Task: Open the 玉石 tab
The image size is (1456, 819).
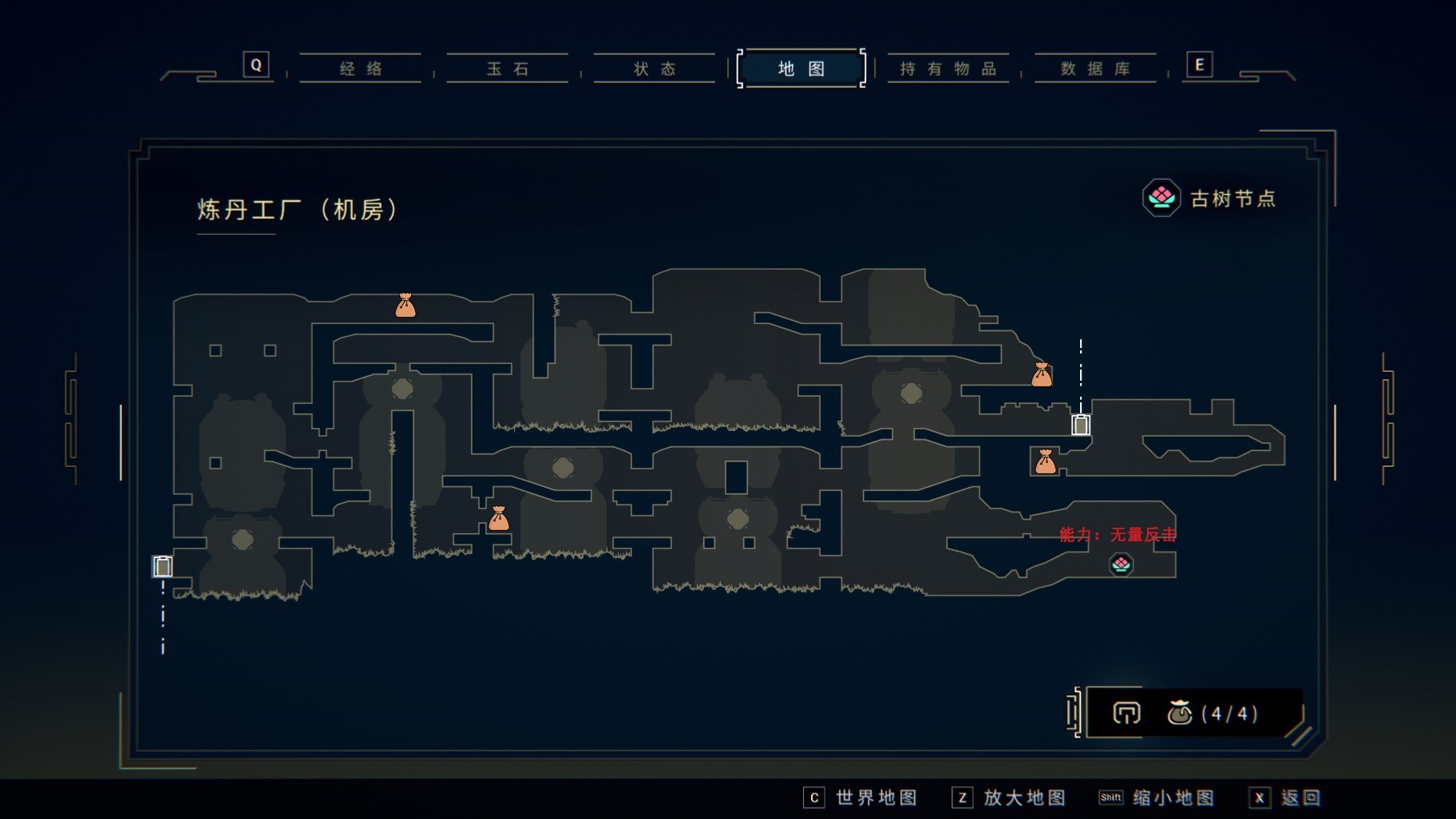Action: (508, 69)
